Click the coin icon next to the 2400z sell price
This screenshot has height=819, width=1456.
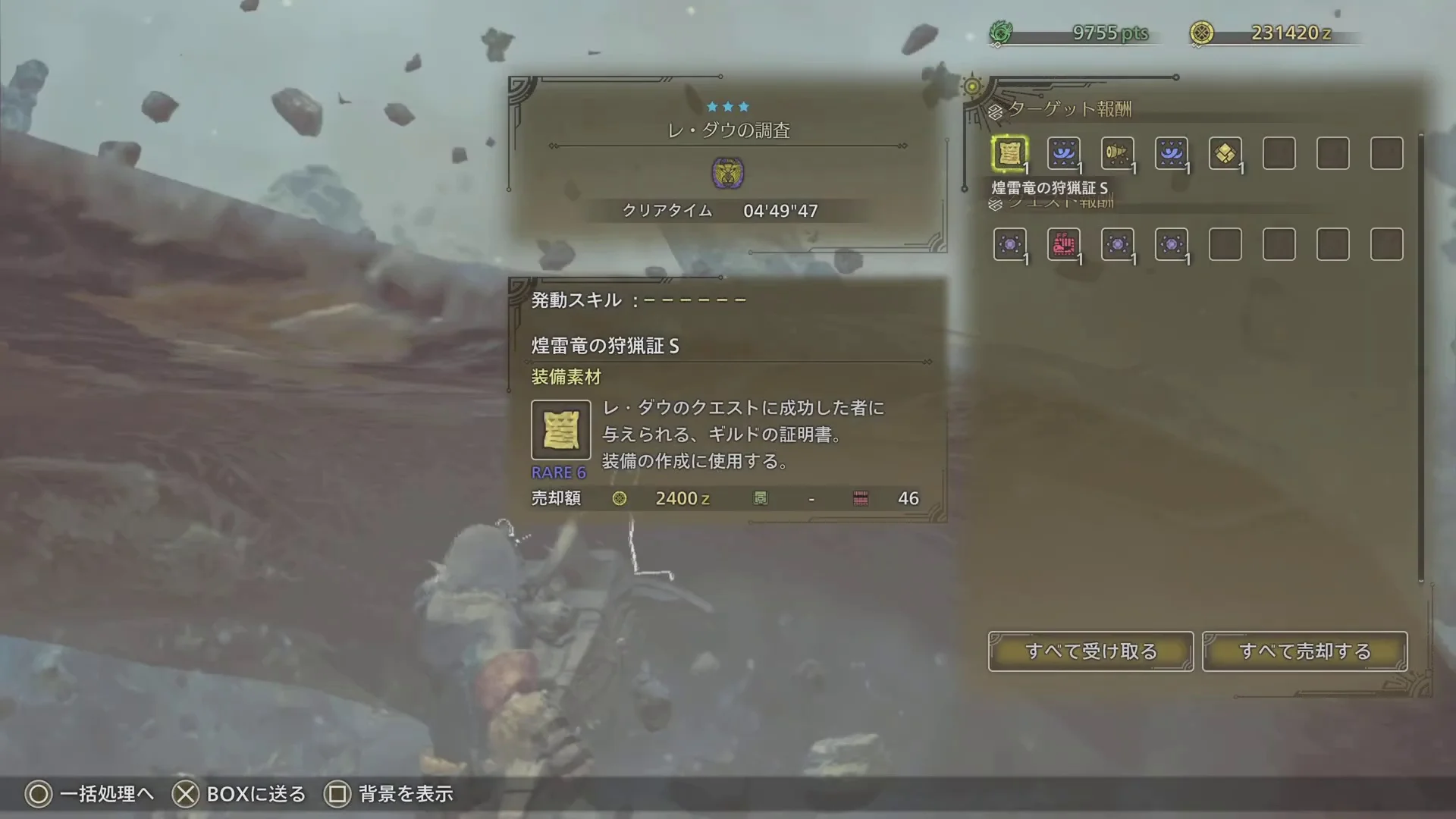(620, 498)
